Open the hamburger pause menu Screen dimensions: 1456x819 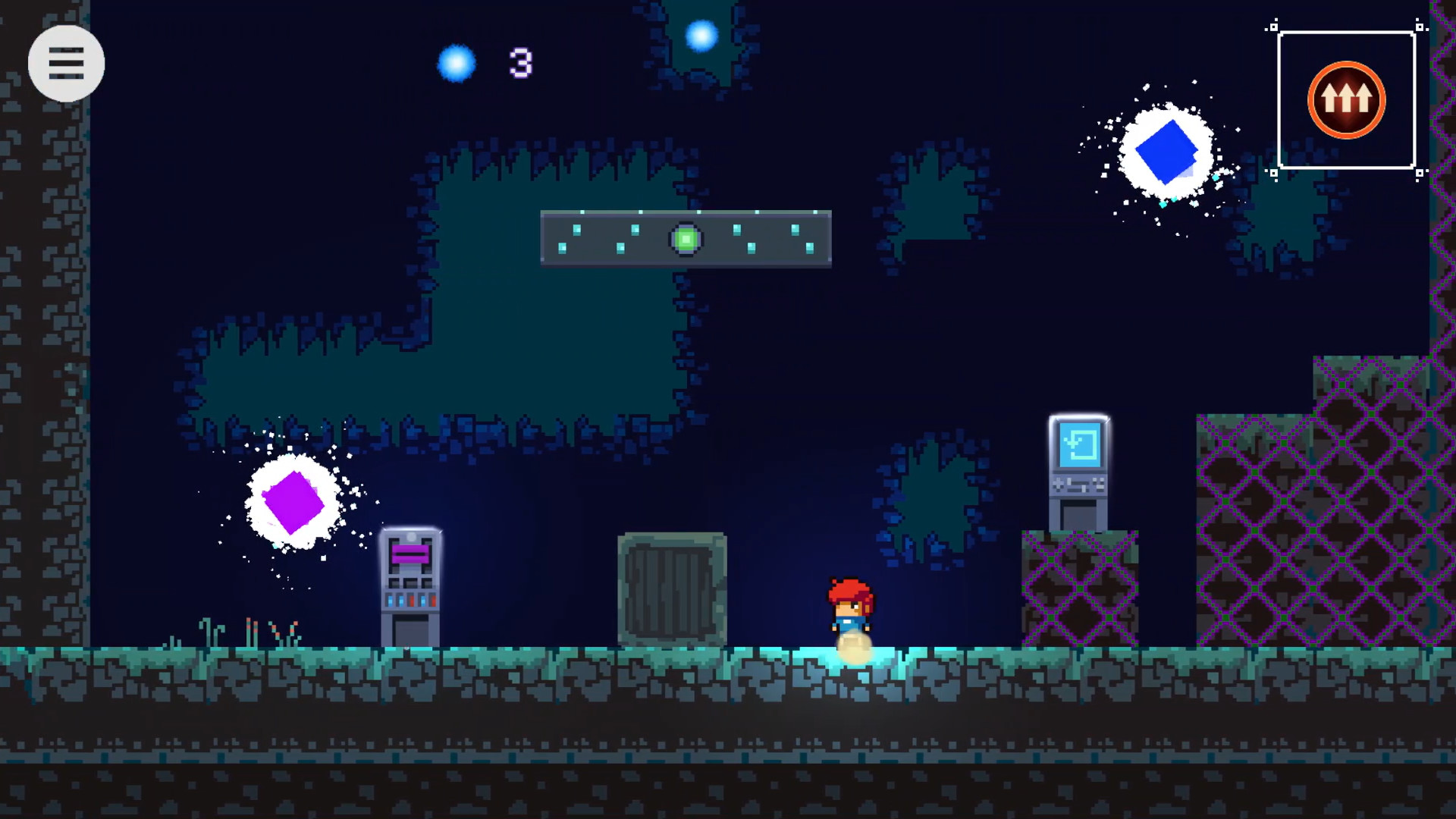click(67, 64)
